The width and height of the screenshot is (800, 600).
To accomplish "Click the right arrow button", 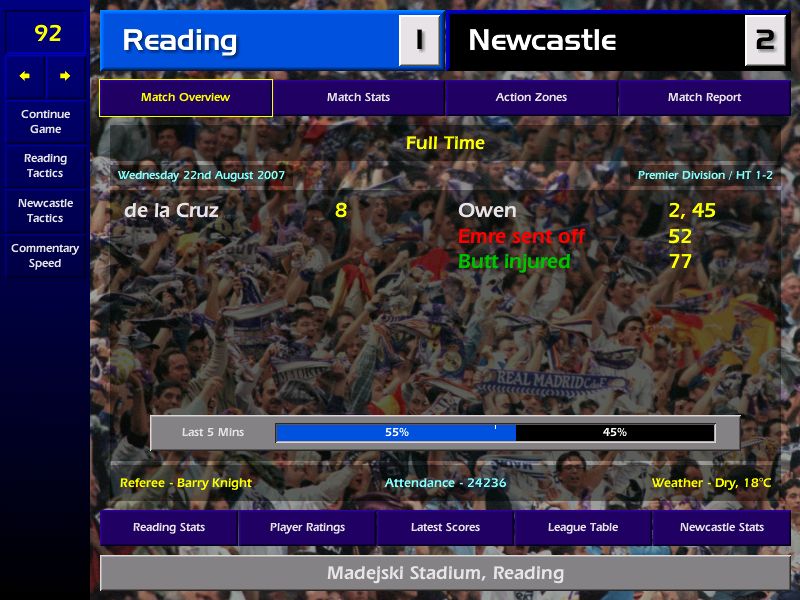I will [x=65, y=76].
